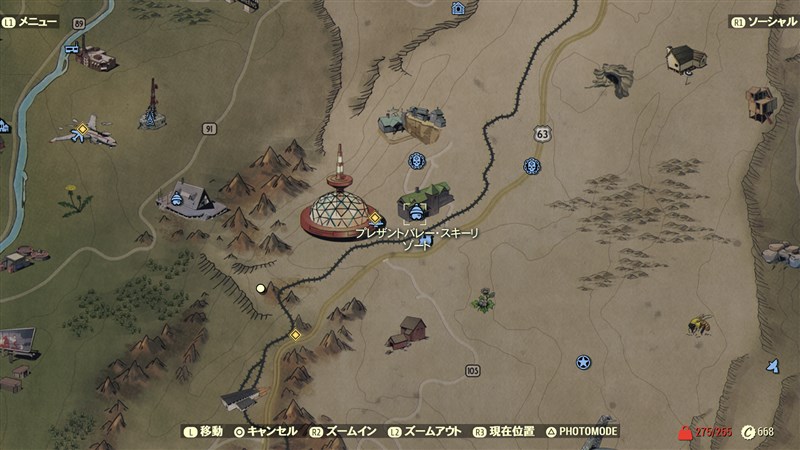Select the factory marker near route 89
Screen dimensions: 800x450
click(94, 58)
